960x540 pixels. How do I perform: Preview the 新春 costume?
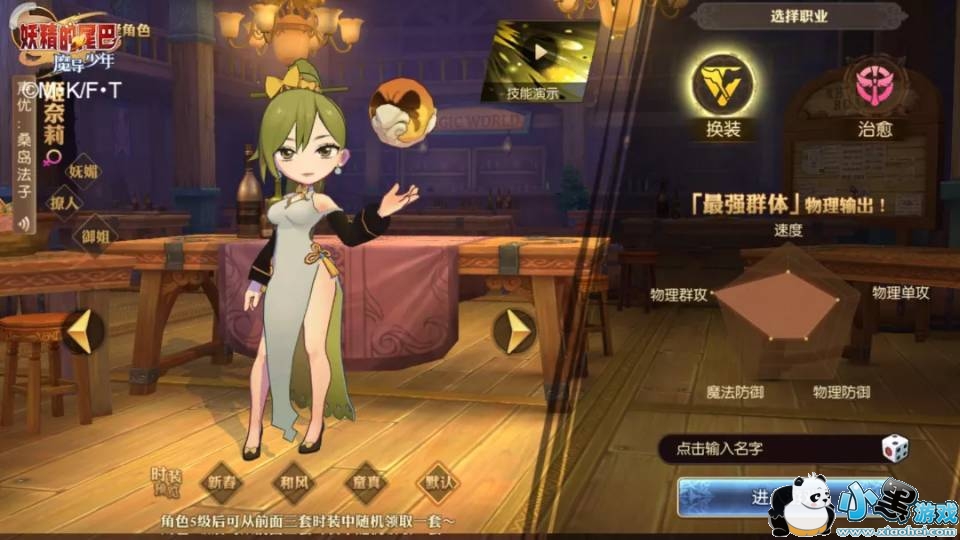click(225, 482)
